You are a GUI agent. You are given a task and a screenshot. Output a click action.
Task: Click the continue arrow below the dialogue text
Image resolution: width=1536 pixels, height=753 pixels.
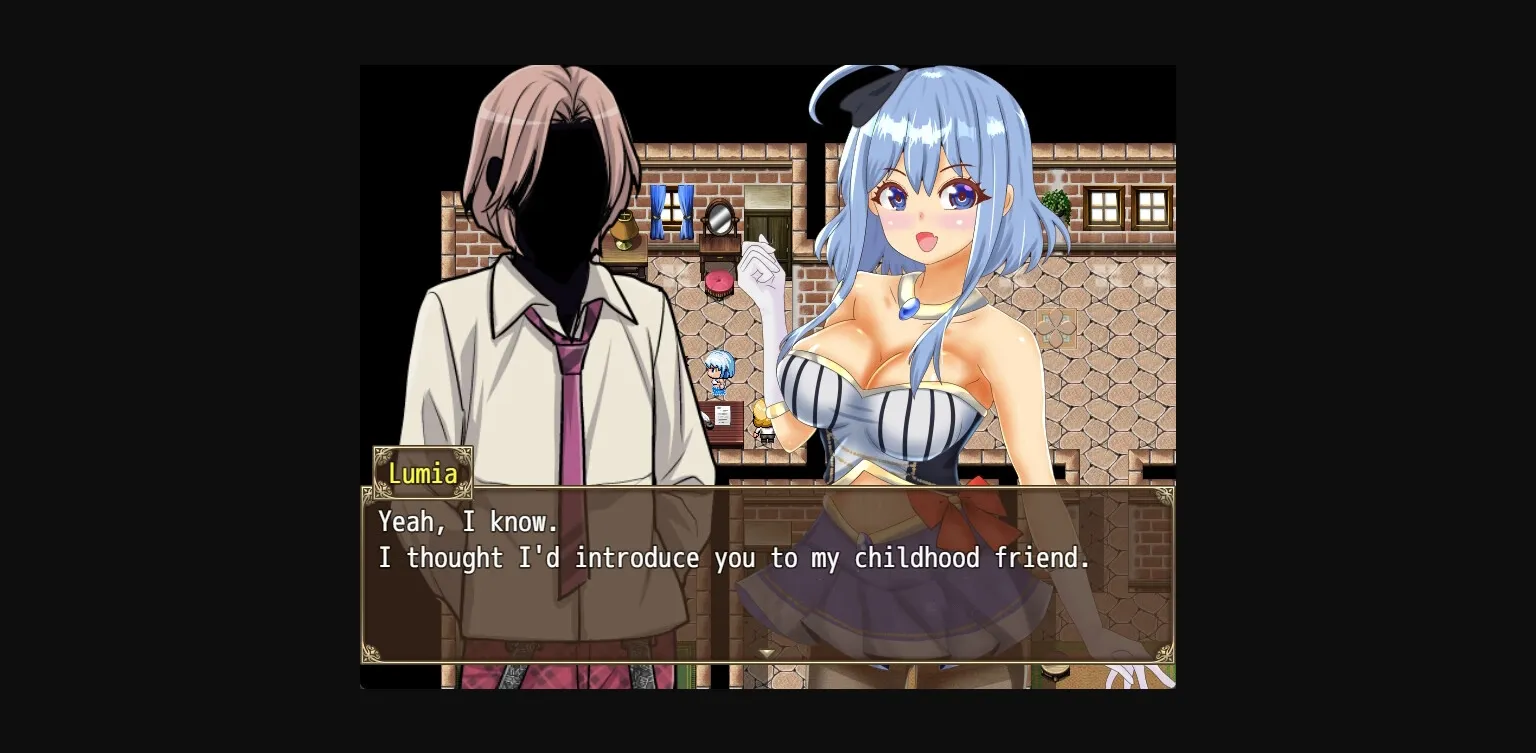click(x=767, y=652)
